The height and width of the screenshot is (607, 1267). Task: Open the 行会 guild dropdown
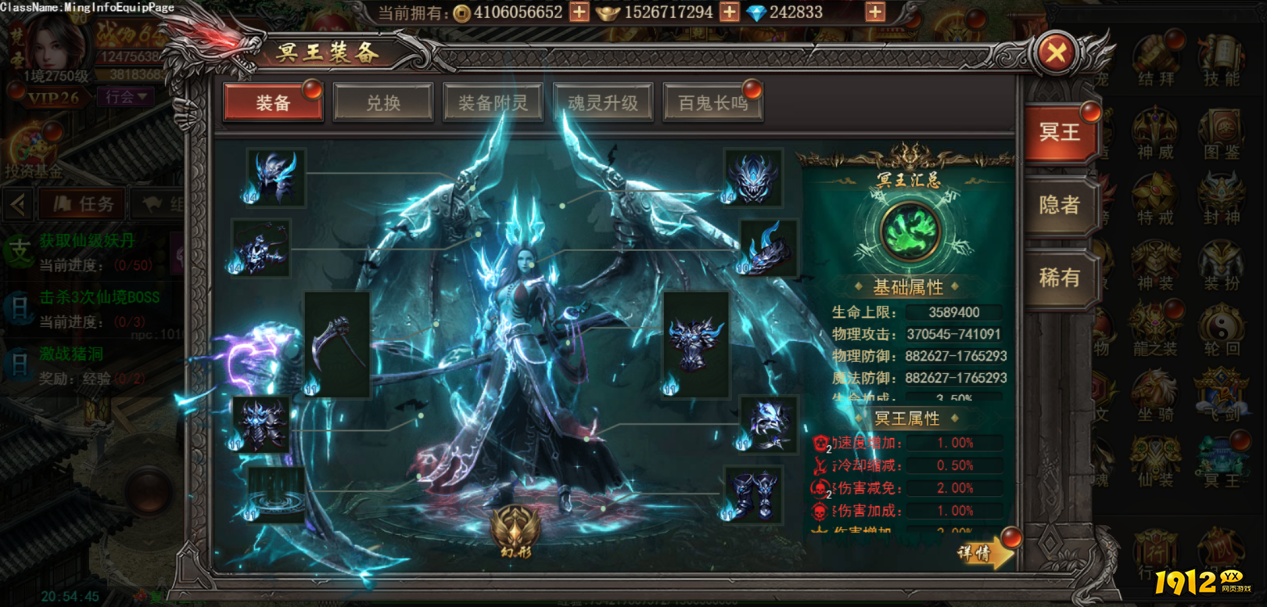[125, 97]
